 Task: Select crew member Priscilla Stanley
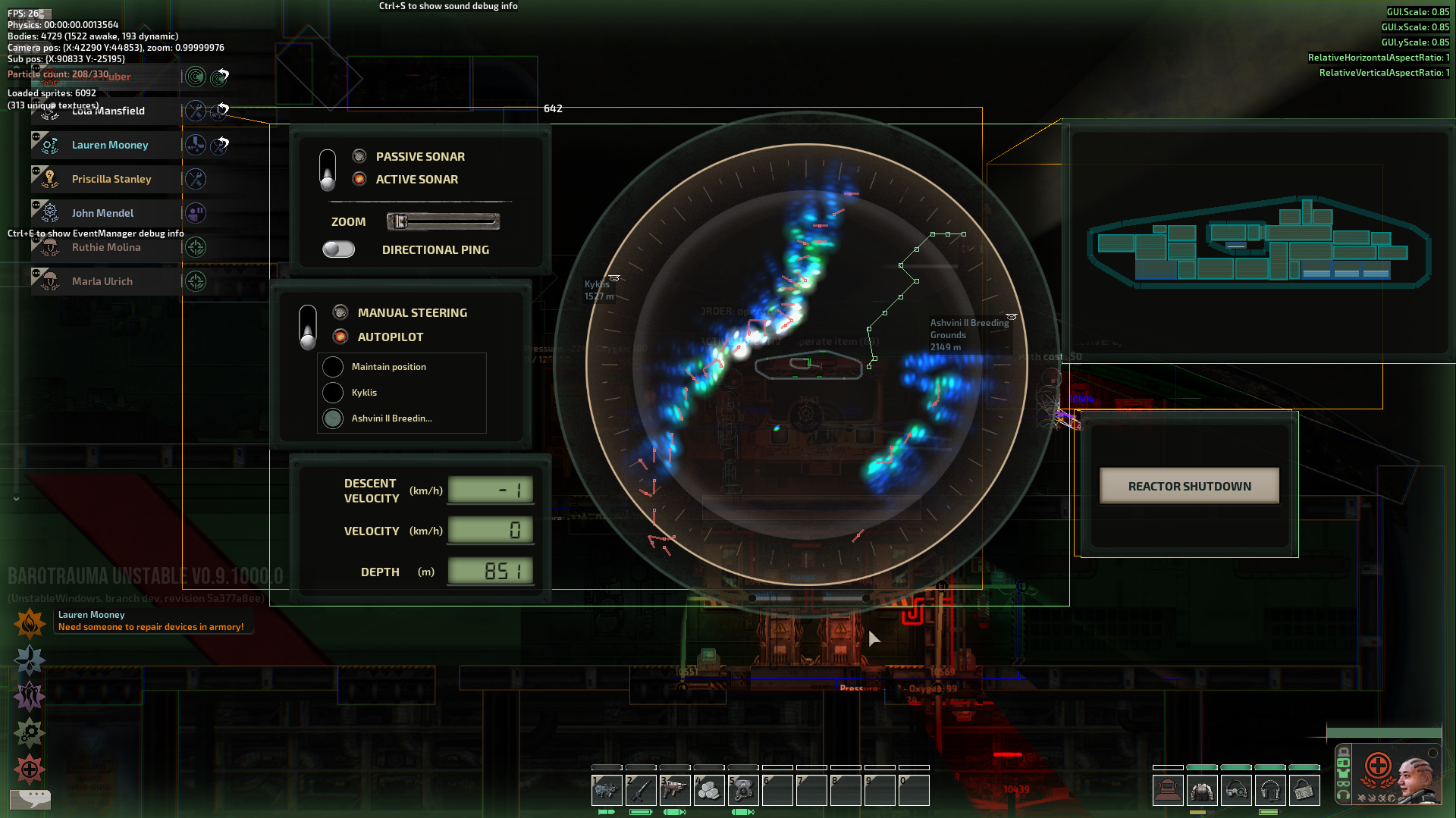pos(111,179)
